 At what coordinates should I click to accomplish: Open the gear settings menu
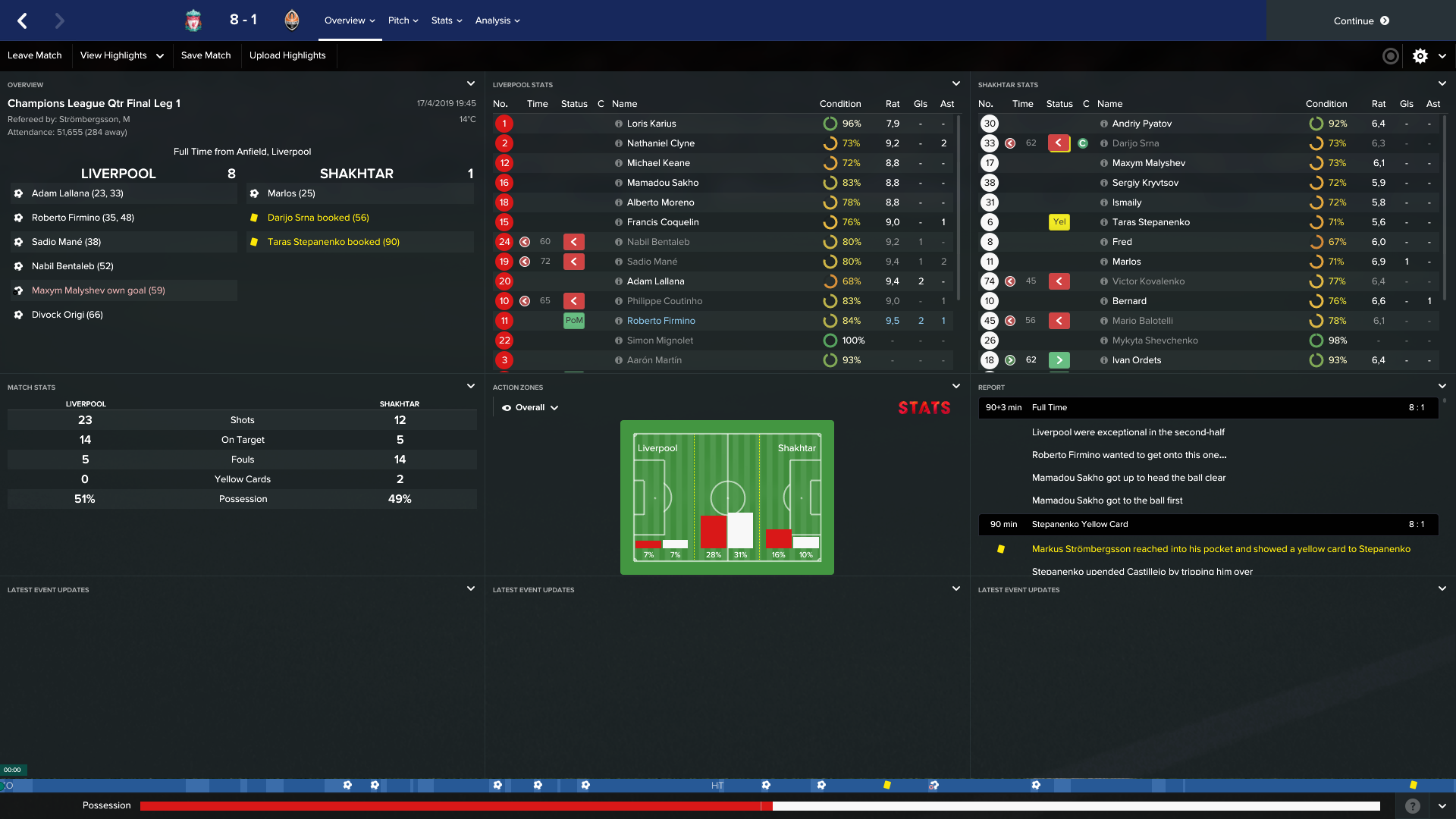coord(1420,55)
